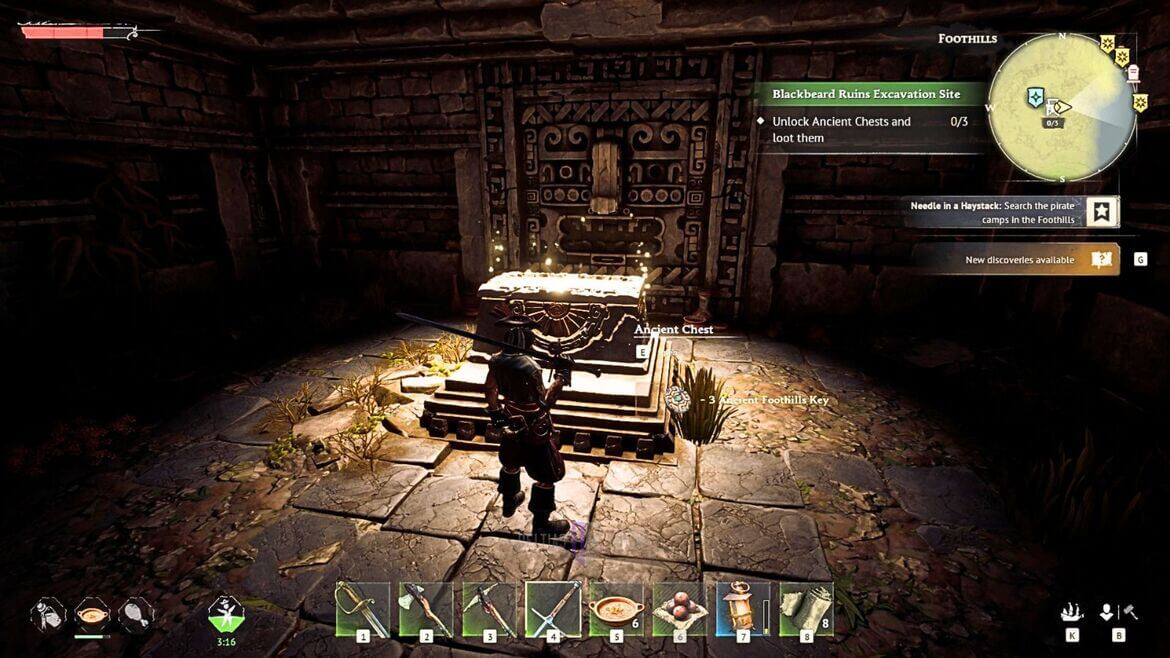Screen dimensions: 1170x658
Task: Equip the axe in hotbar slot two
Action: pos(426,609)
